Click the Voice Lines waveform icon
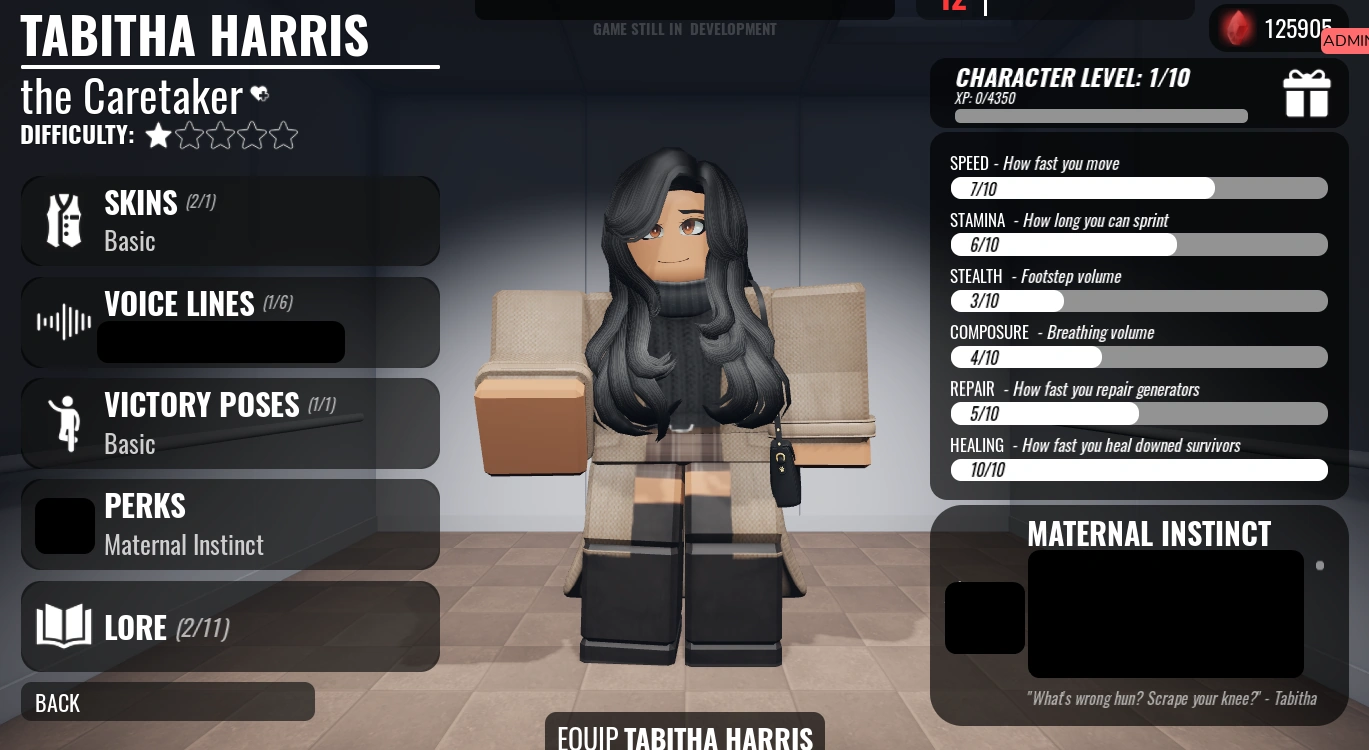Viewport: 1369px width, 750px height. coord(64,321)
